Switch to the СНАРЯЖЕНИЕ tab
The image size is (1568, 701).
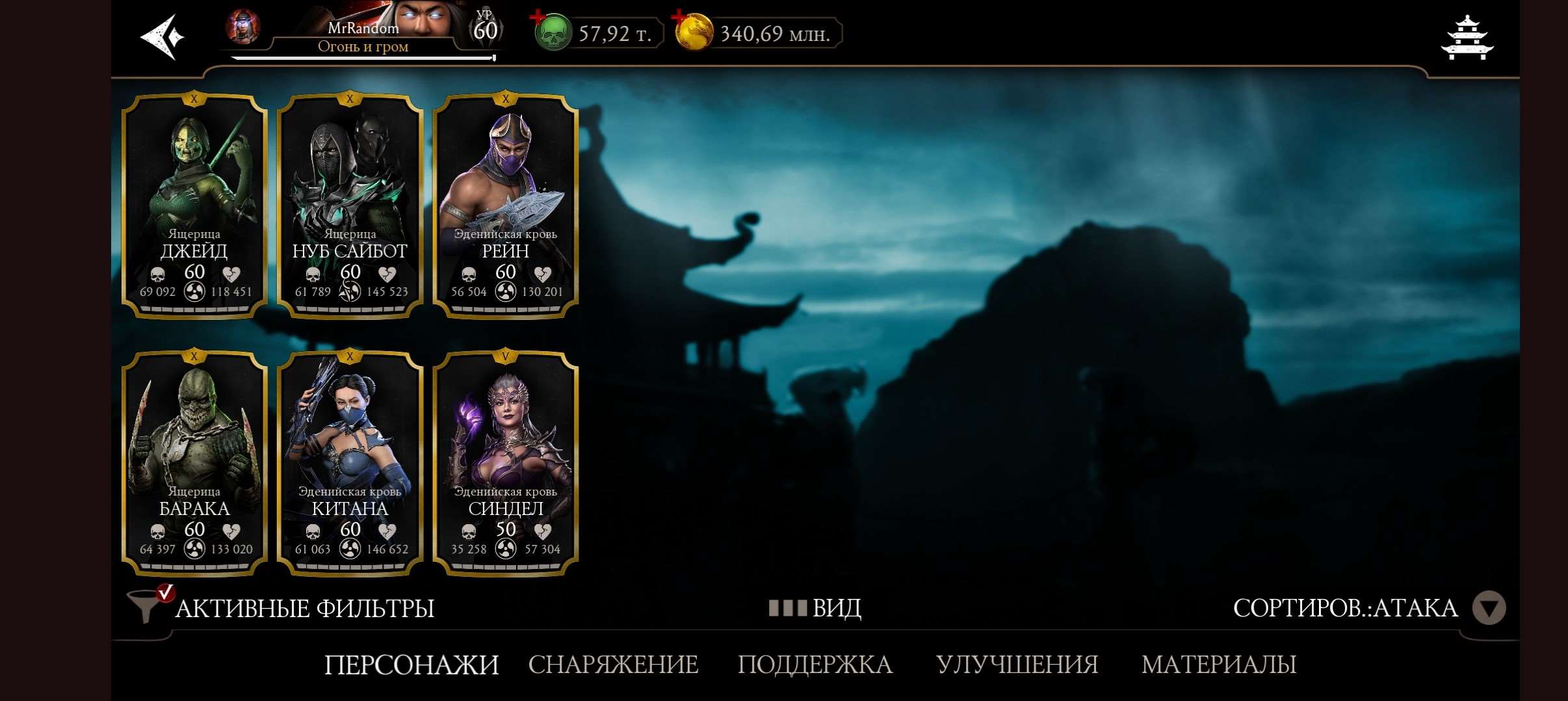point(612,665)
